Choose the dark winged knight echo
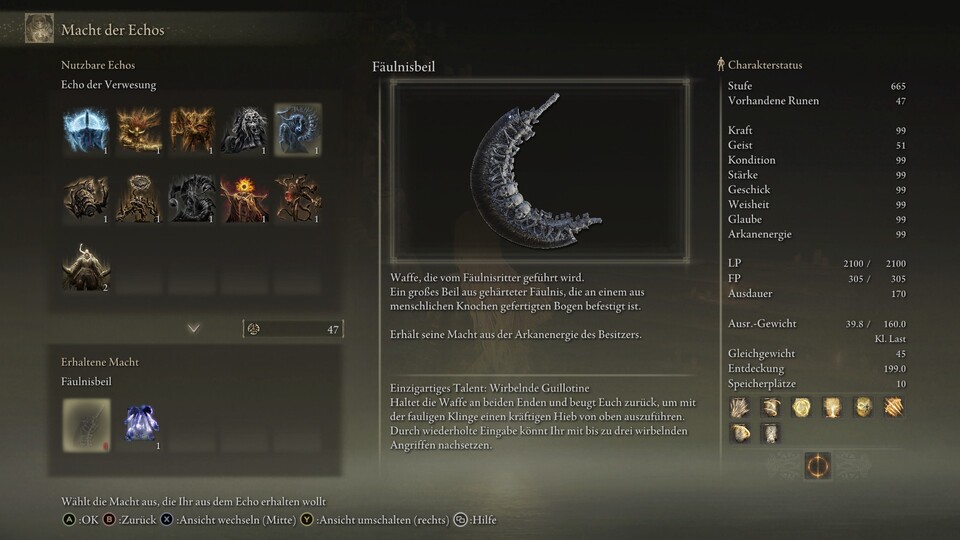Viewport: 960px width, 540px height. pos(191,198)
